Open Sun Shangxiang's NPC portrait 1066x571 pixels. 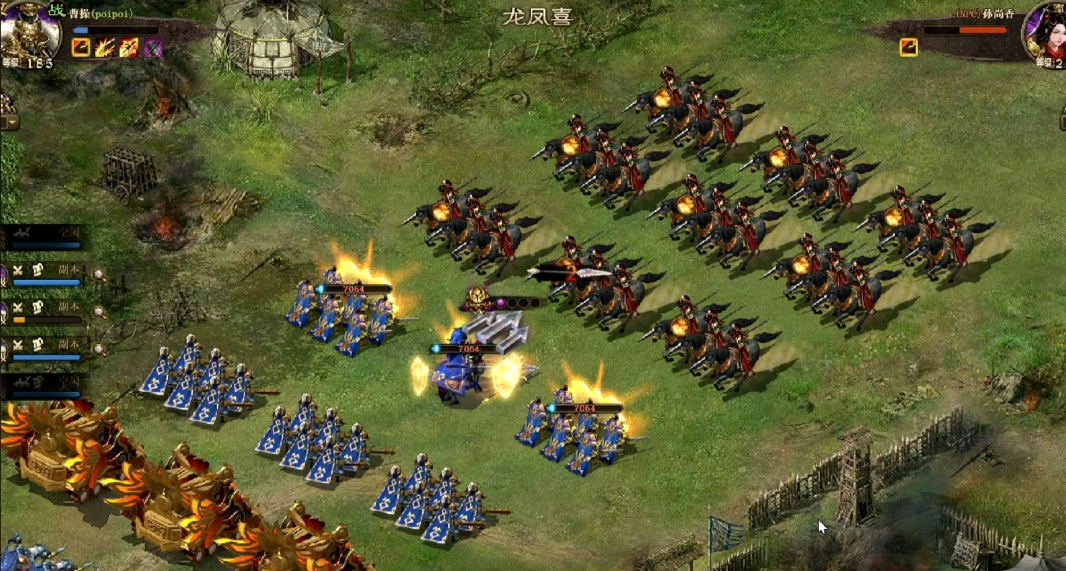[x=1044, y=30]
